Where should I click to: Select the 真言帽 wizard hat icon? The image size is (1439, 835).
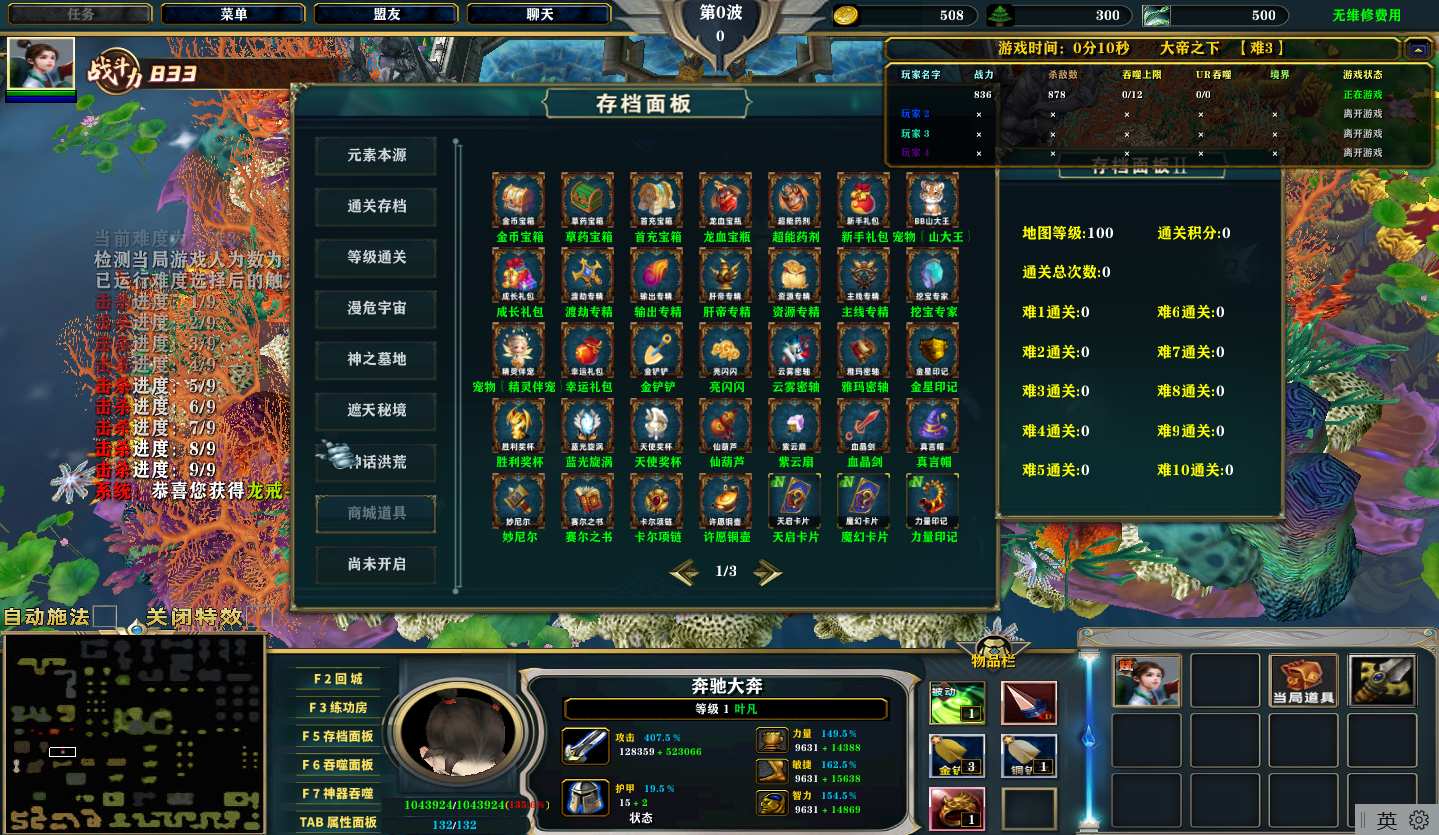point(932,424)
